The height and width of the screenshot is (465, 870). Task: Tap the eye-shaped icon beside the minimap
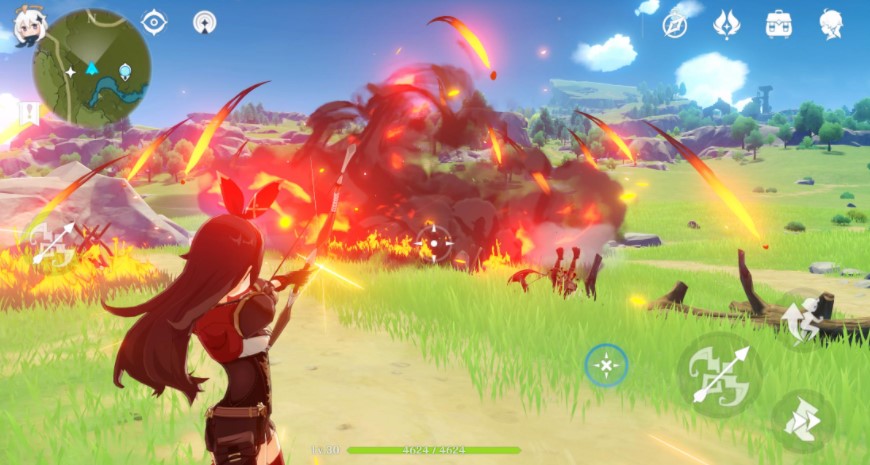pos(154,21)
